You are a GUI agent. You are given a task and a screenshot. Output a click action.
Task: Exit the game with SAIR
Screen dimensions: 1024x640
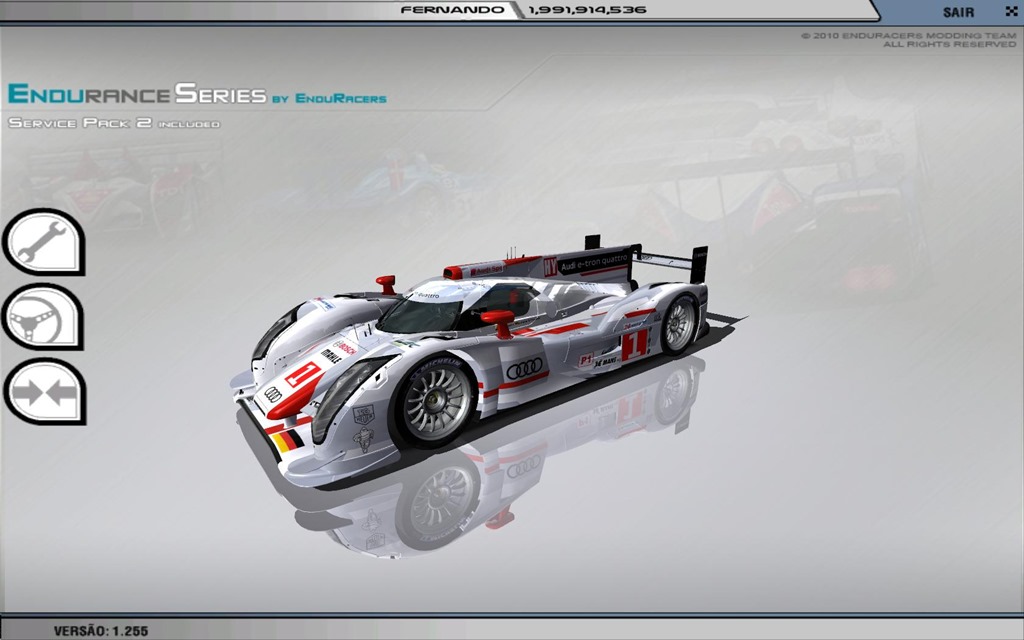tap(960, 12)
